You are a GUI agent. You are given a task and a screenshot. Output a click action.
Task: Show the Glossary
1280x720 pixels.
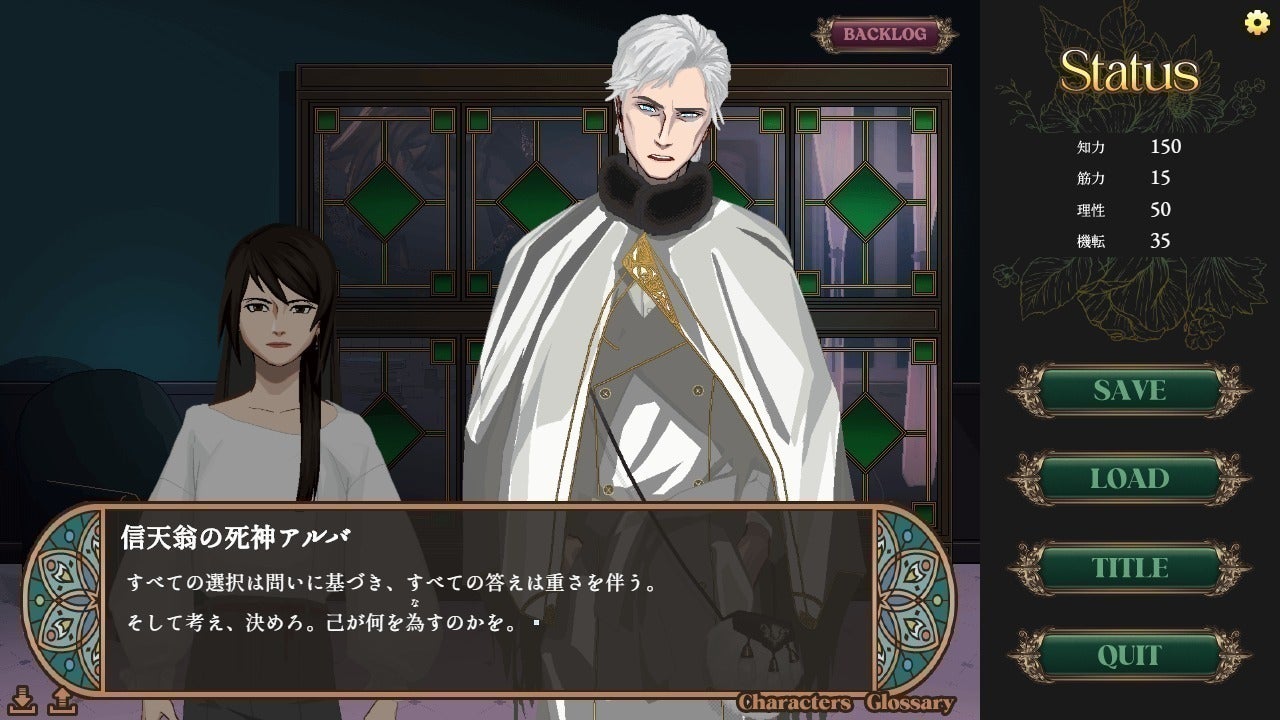coord(910,702)
